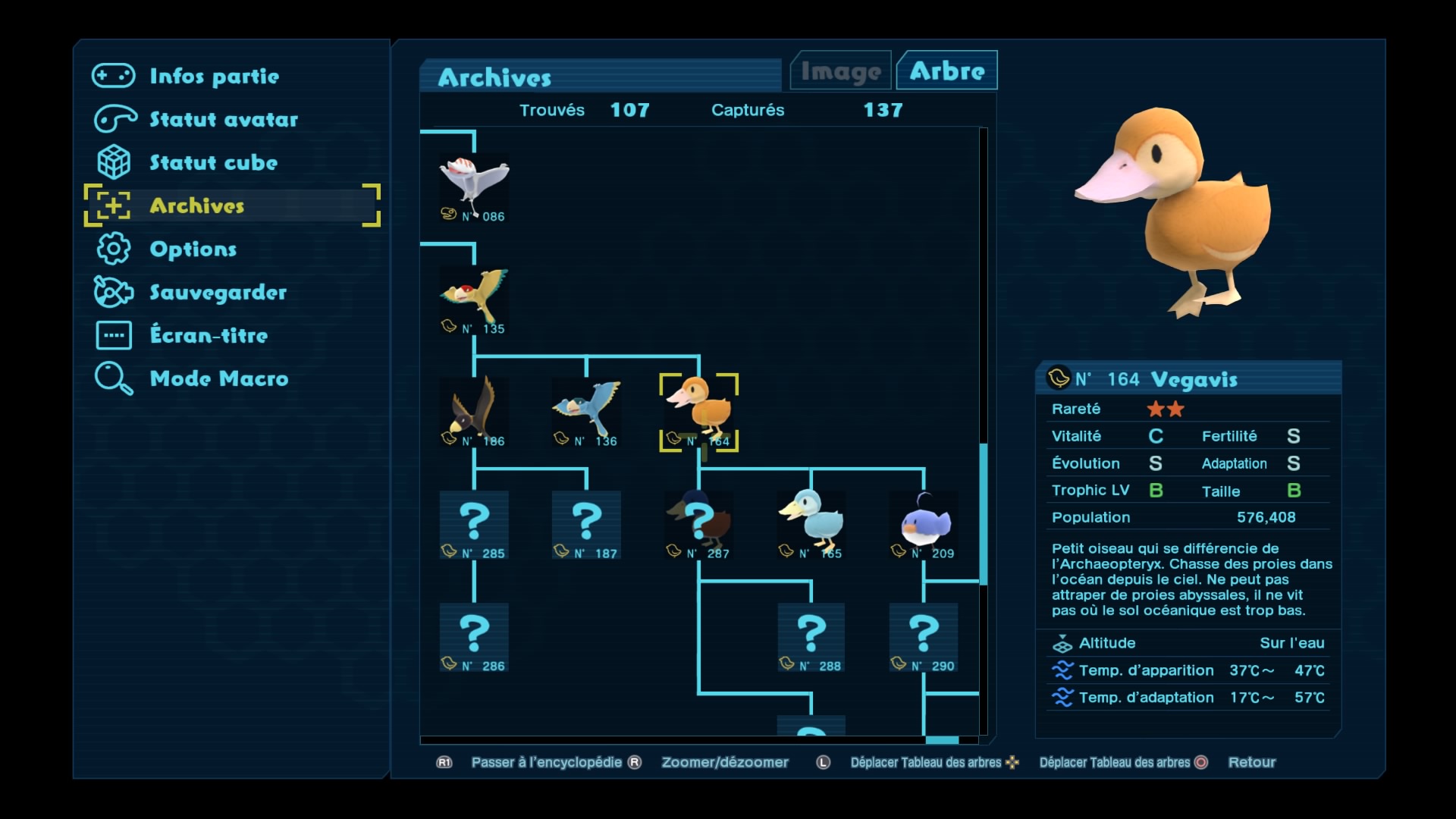This screenshot has width=1456, height=819.
Task: Open the Statut cube entry
Action: pos(213,162)
